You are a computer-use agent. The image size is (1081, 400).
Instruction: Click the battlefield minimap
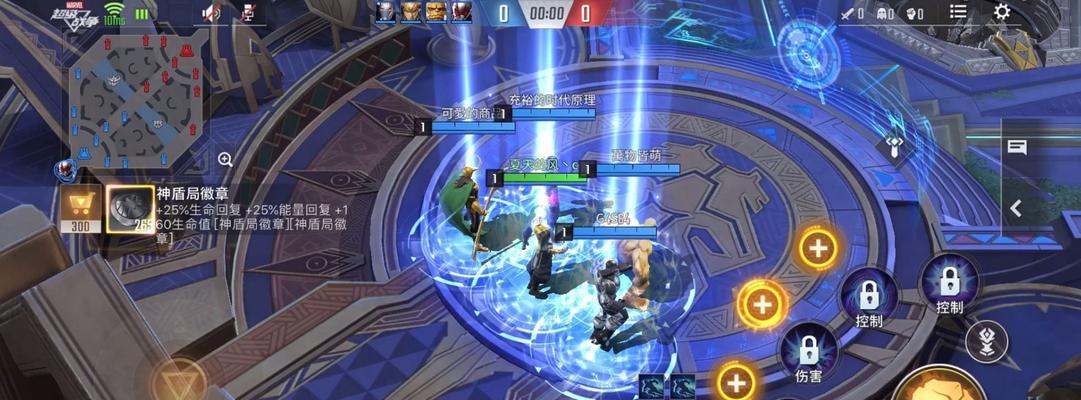tap(138, 100)
